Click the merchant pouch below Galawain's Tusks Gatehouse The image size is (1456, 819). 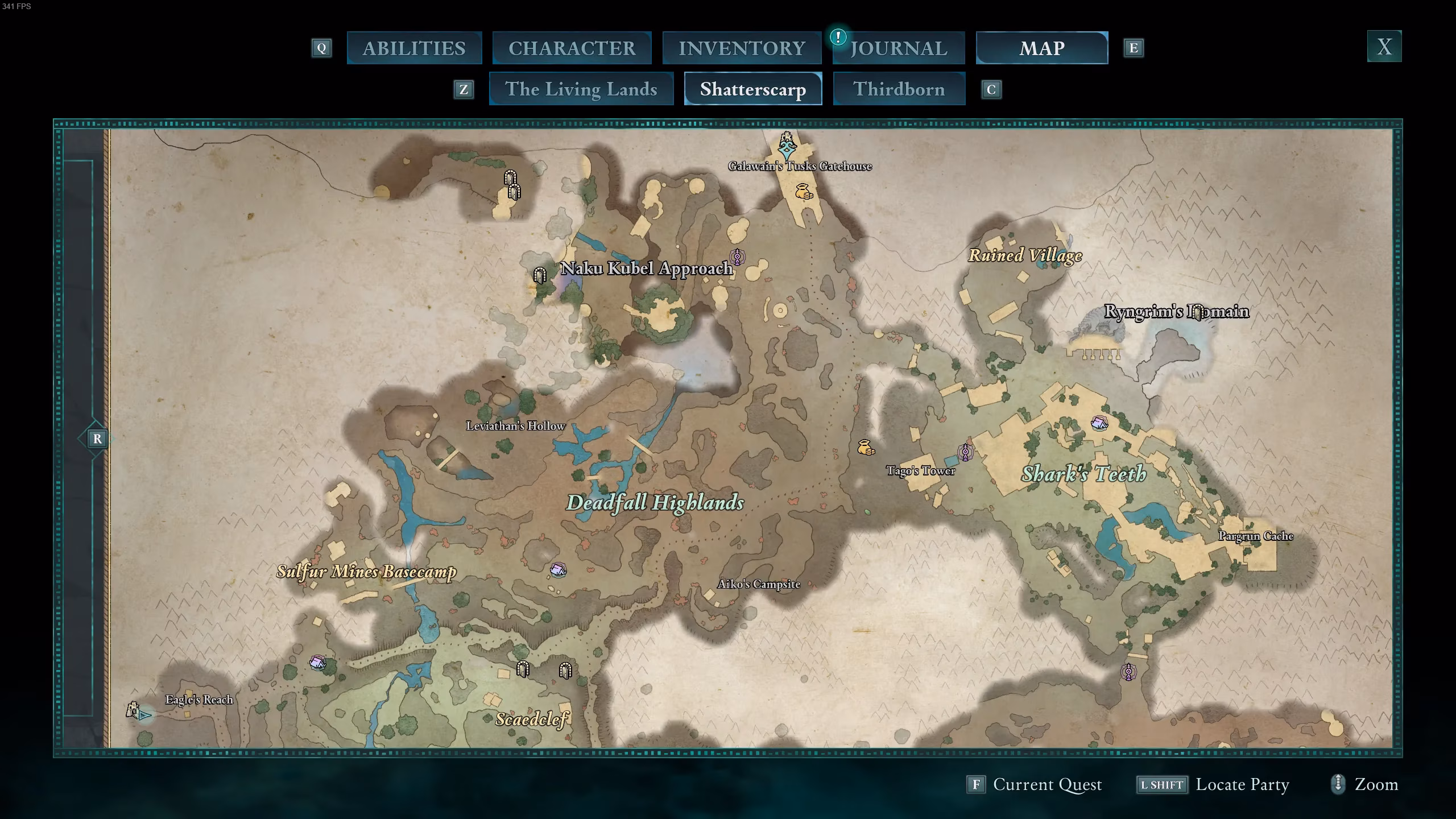pyautogui.click(x=803, y=192)
